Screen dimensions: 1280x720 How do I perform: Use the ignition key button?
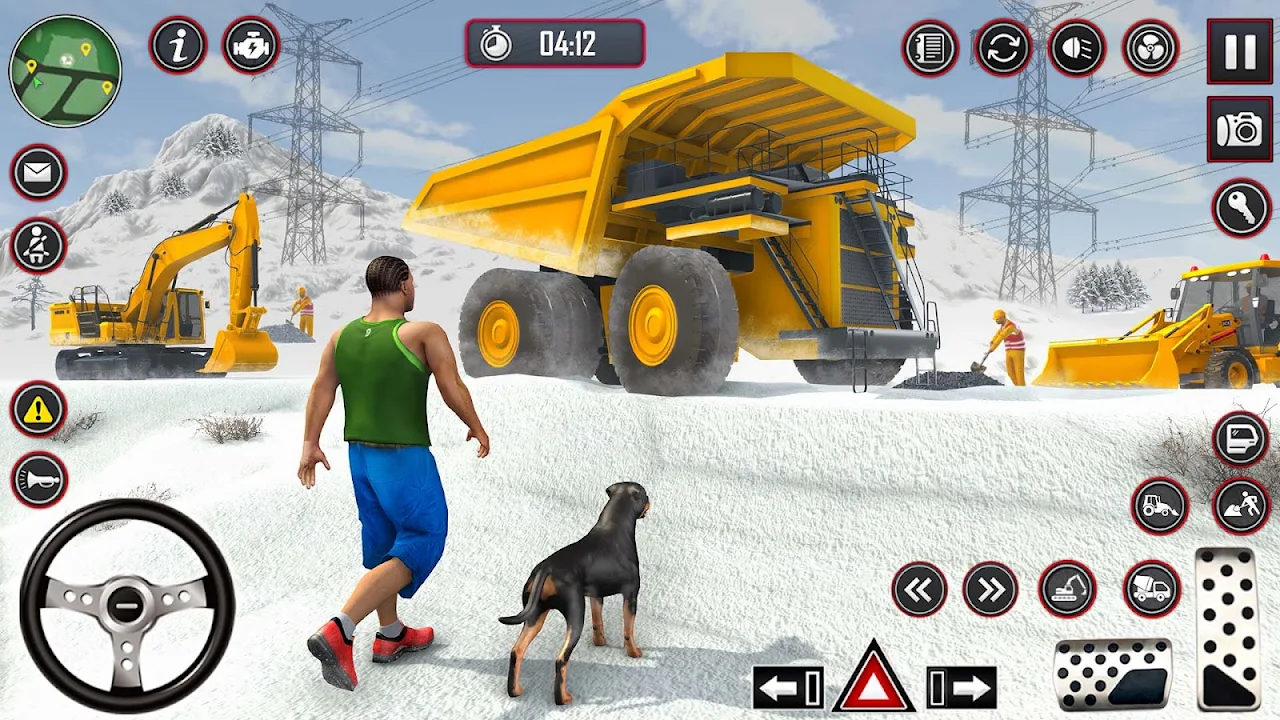tap(1241, 208)
